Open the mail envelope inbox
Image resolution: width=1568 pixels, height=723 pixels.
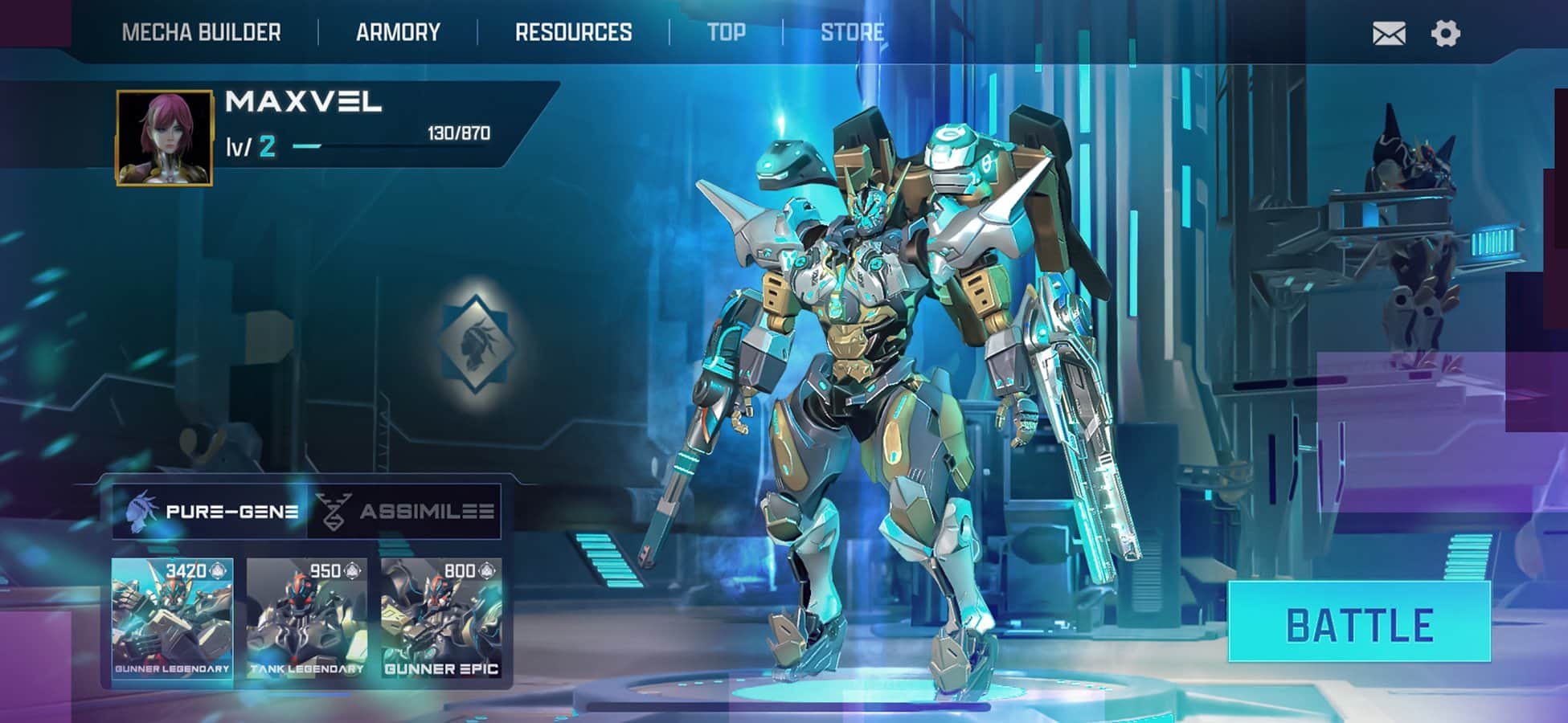pos(1389,34)
